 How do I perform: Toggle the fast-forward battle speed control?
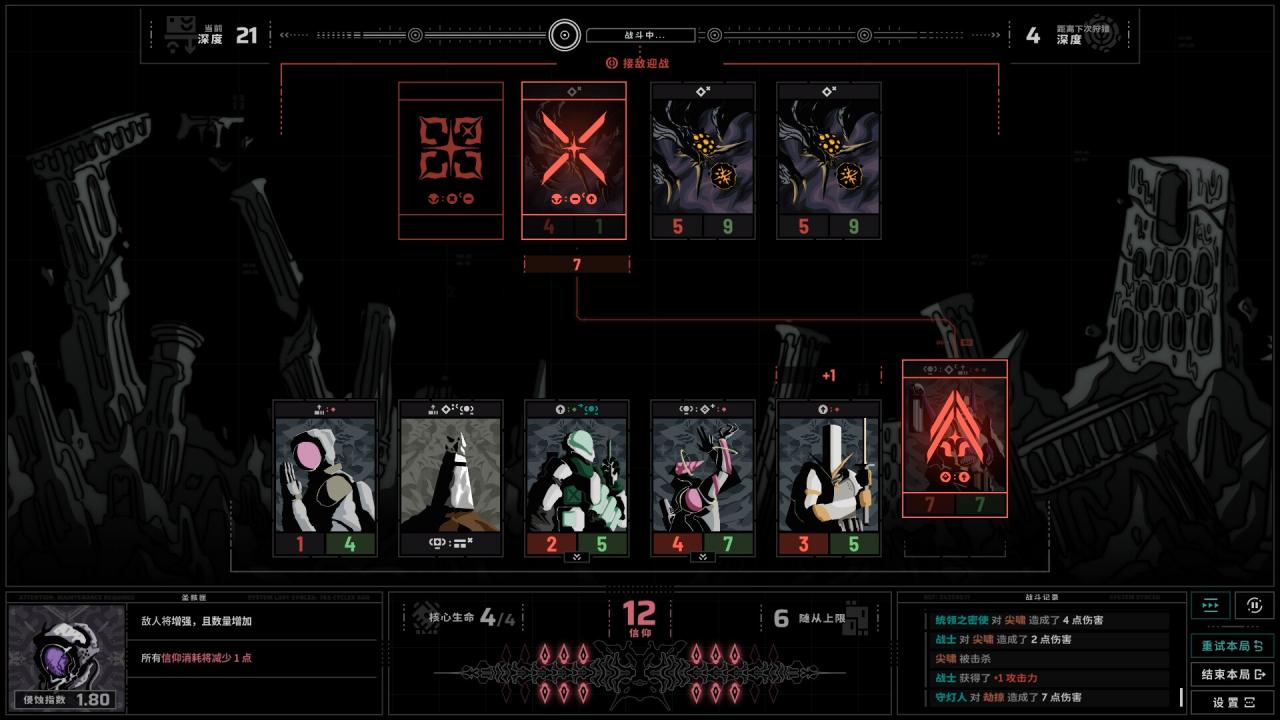point(1210,606)
